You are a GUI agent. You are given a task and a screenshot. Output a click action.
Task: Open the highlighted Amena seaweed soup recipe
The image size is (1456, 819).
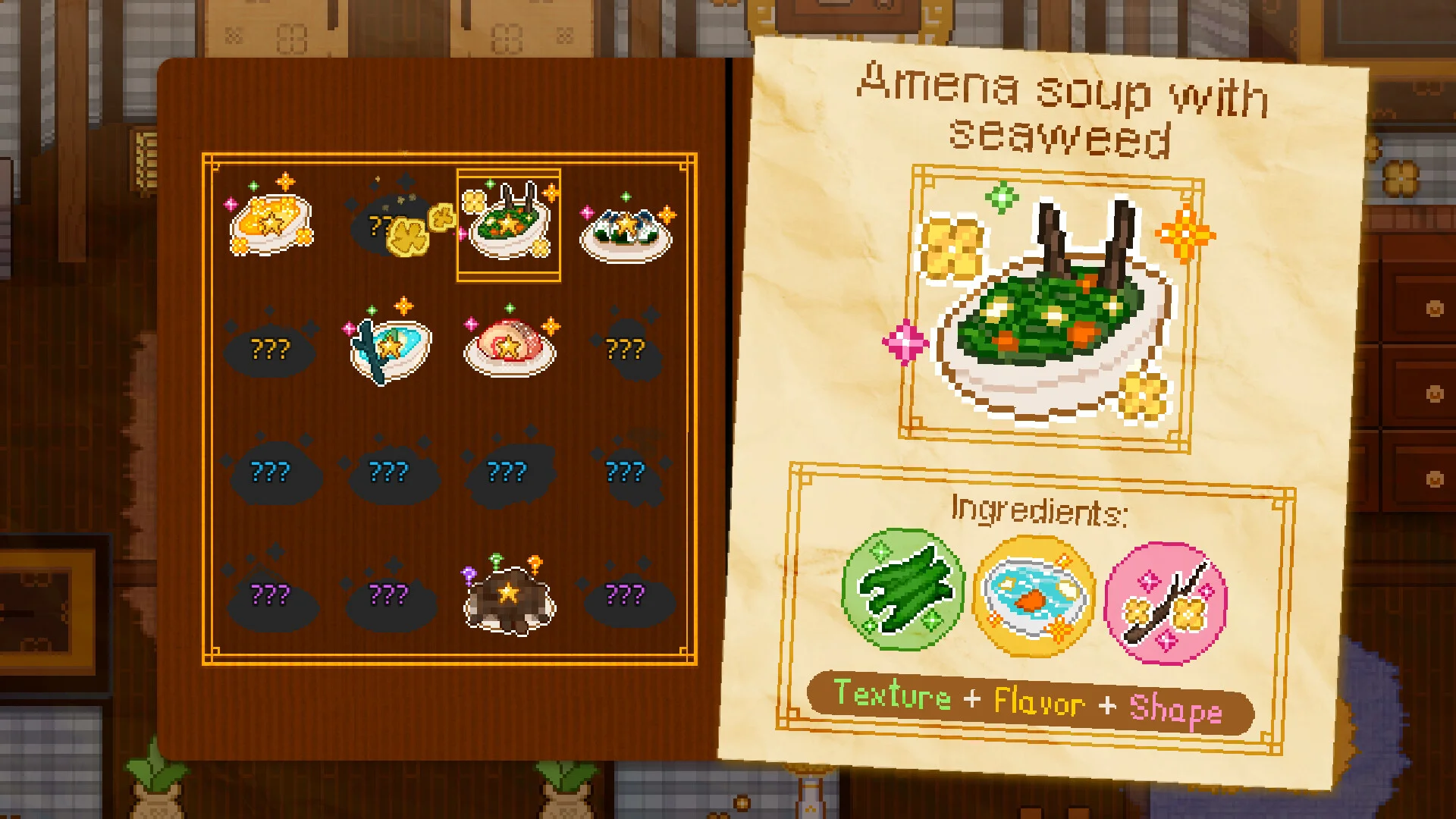(x=508, y=225)
